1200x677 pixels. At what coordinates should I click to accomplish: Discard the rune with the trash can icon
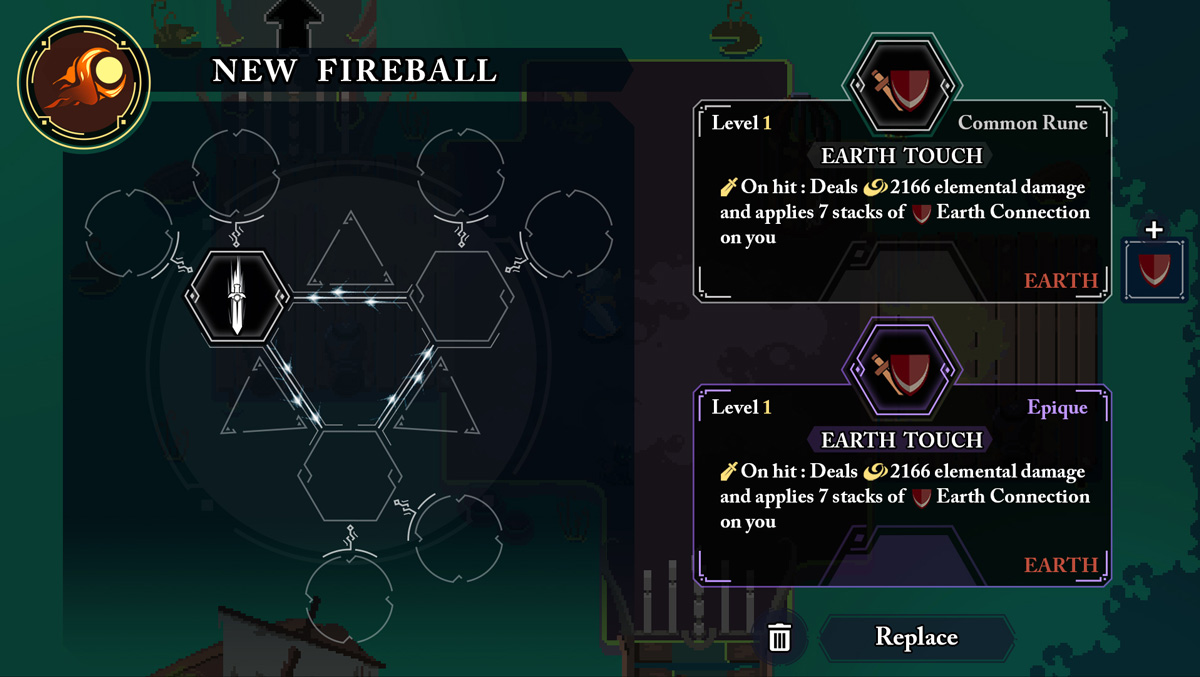click(x=779, y=637)
